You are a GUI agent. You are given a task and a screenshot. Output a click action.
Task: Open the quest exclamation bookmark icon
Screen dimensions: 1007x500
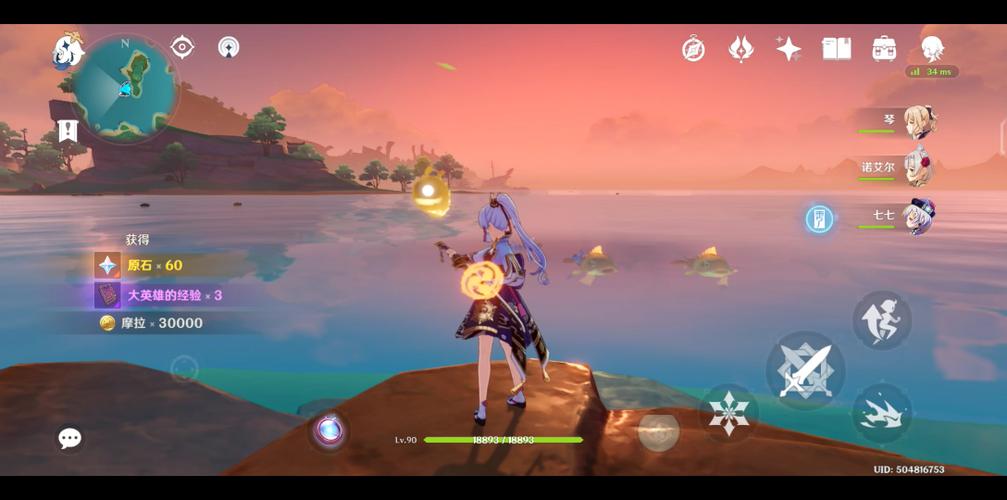pyautogui.click(x=68, y=130)
